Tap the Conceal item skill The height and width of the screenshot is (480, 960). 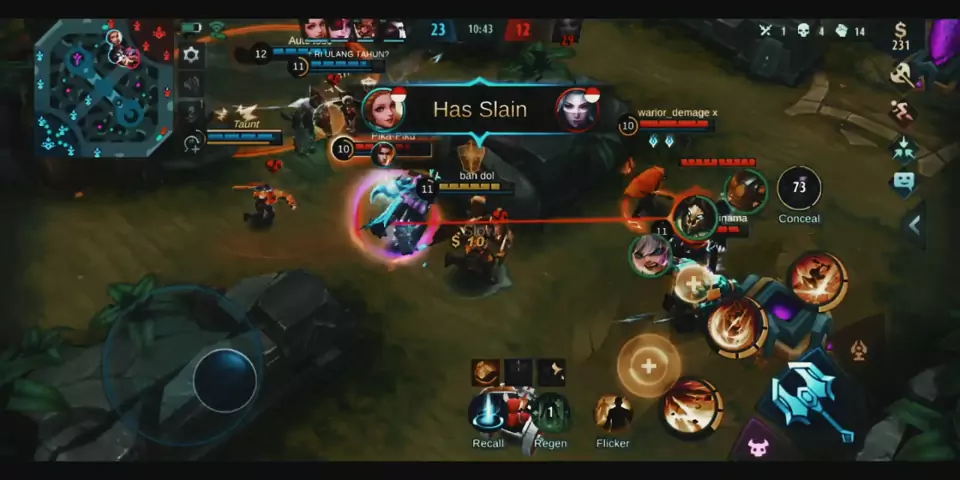(798, 188)
